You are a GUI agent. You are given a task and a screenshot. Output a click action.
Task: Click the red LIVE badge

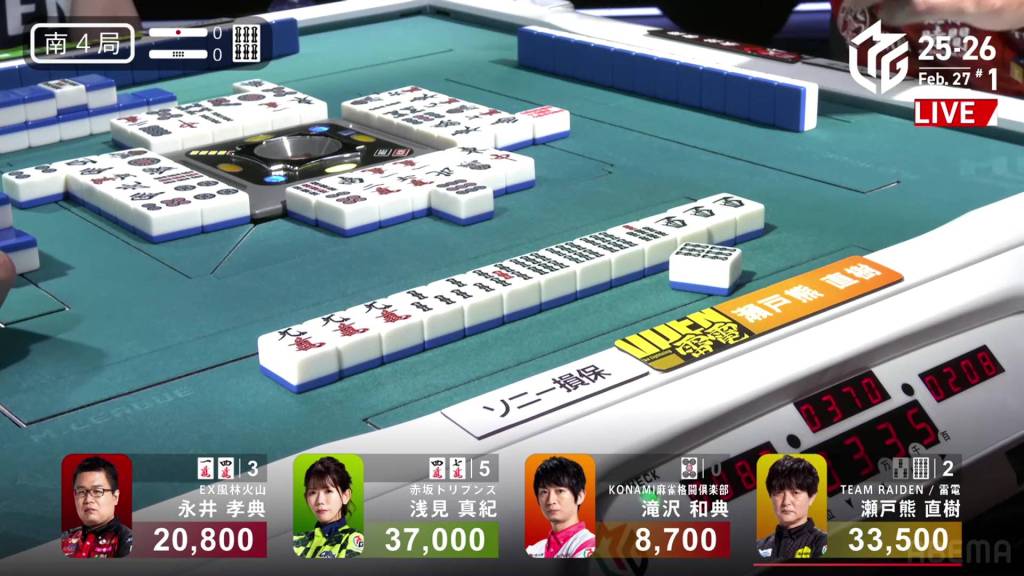[x=954, y=111]
